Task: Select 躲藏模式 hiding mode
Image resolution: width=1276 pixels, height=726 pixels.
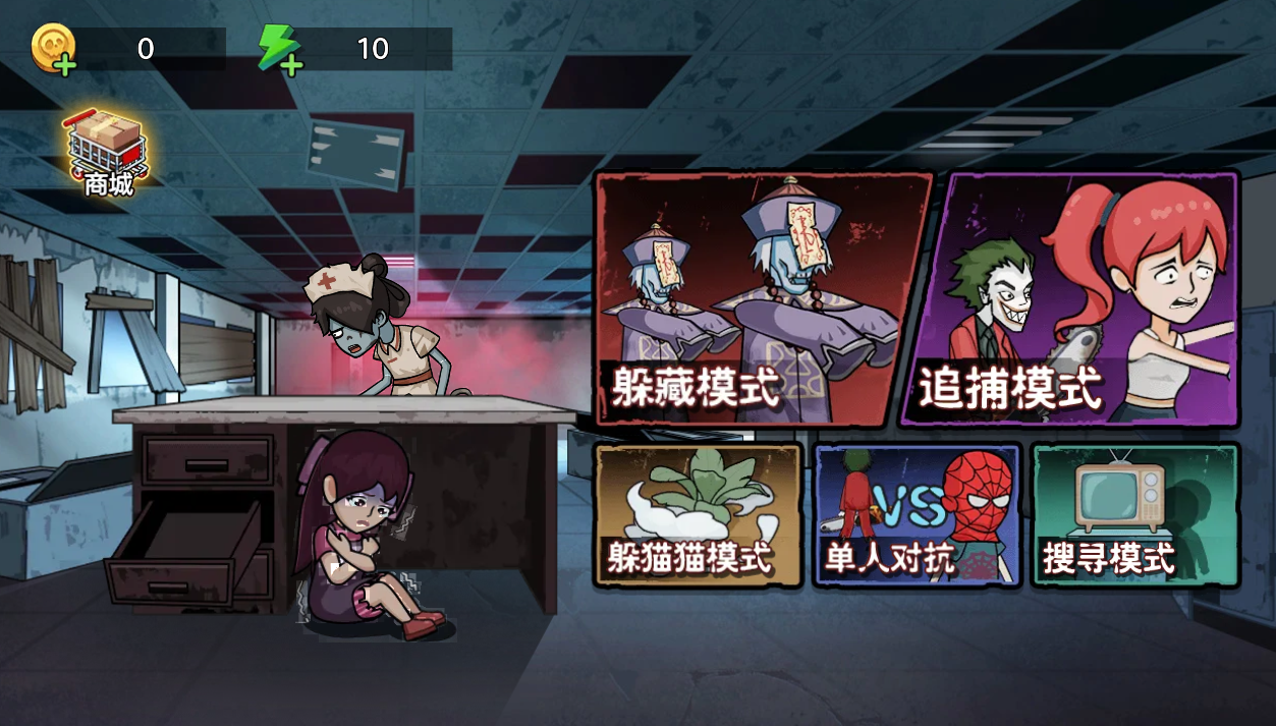Action: coord(762,299)
